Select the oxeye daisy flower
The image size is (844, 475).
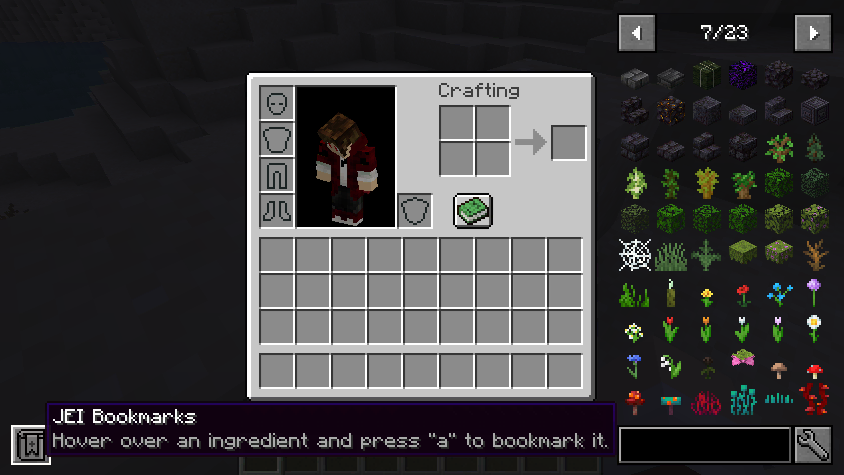pos(814,327)
